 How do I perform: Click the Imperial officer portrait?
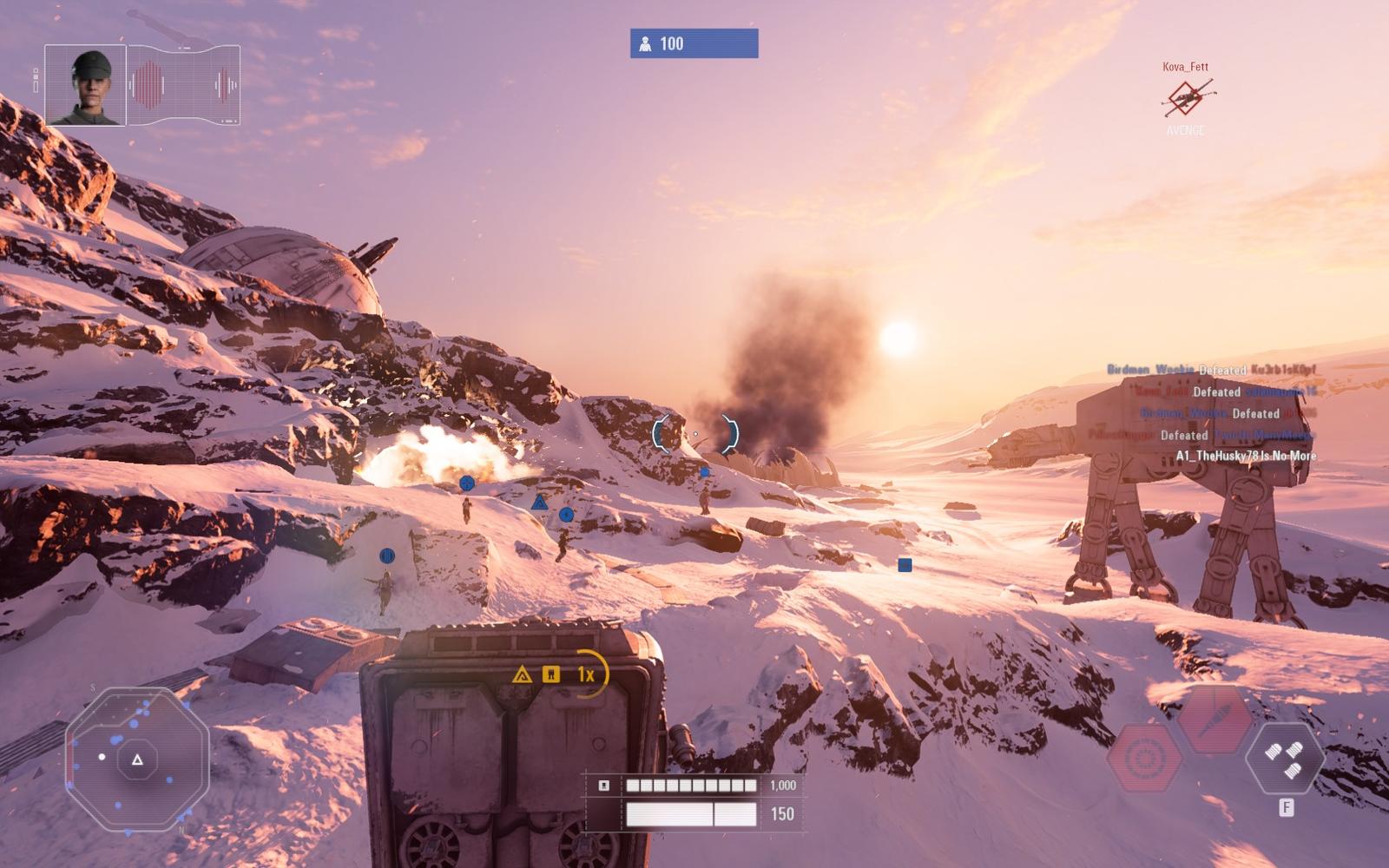tap(85, 86)
